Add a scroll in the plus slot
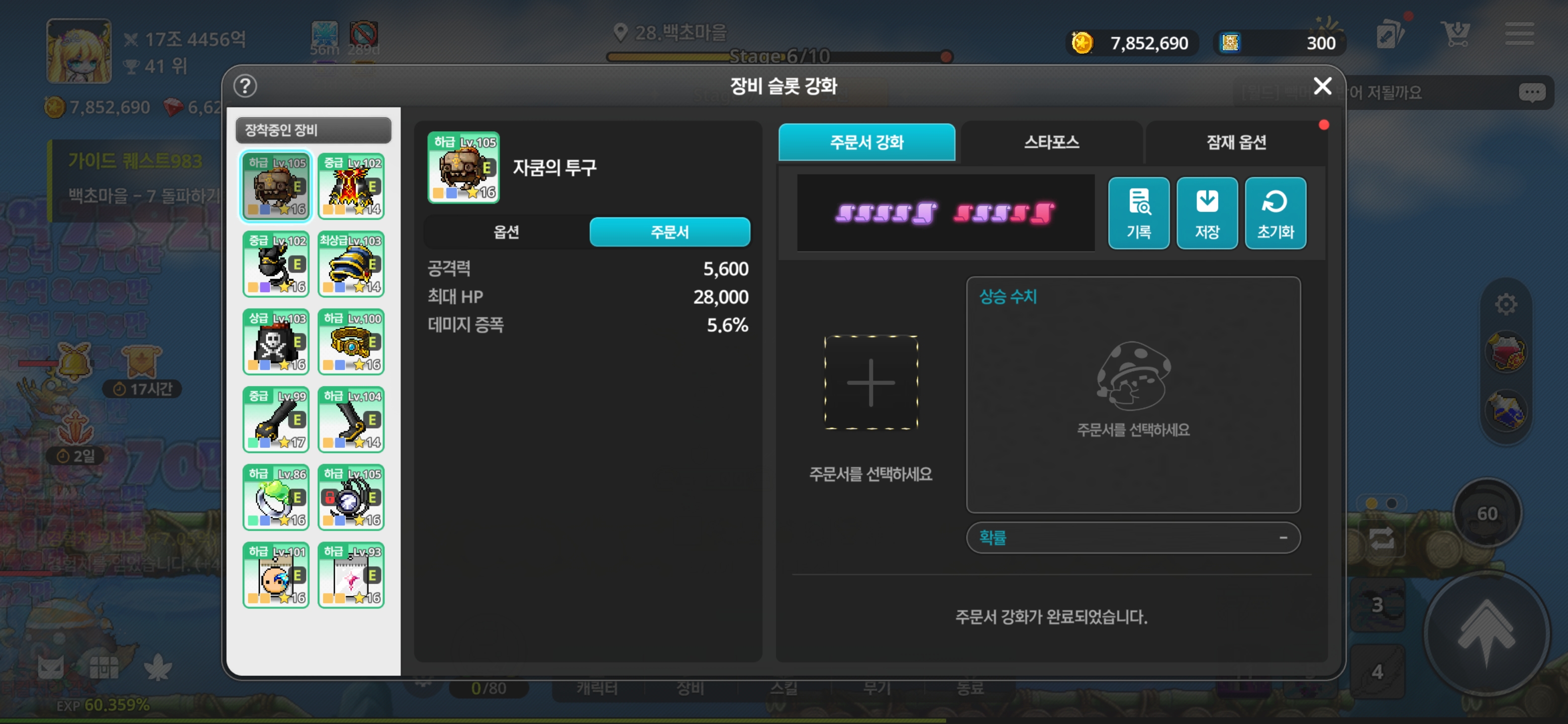The height and width of the screenshot is (724, 1568). [870, 383]
